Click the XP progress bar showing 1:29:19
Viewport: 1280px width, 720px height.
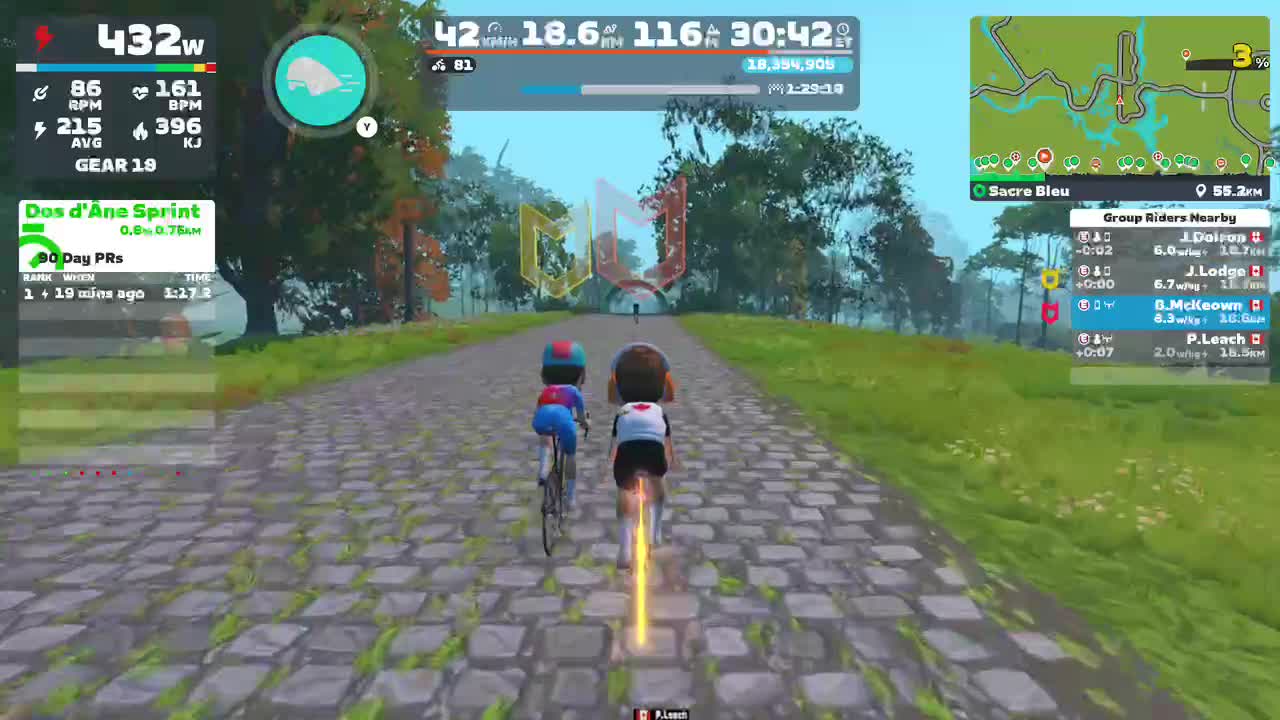coord(660,89)
